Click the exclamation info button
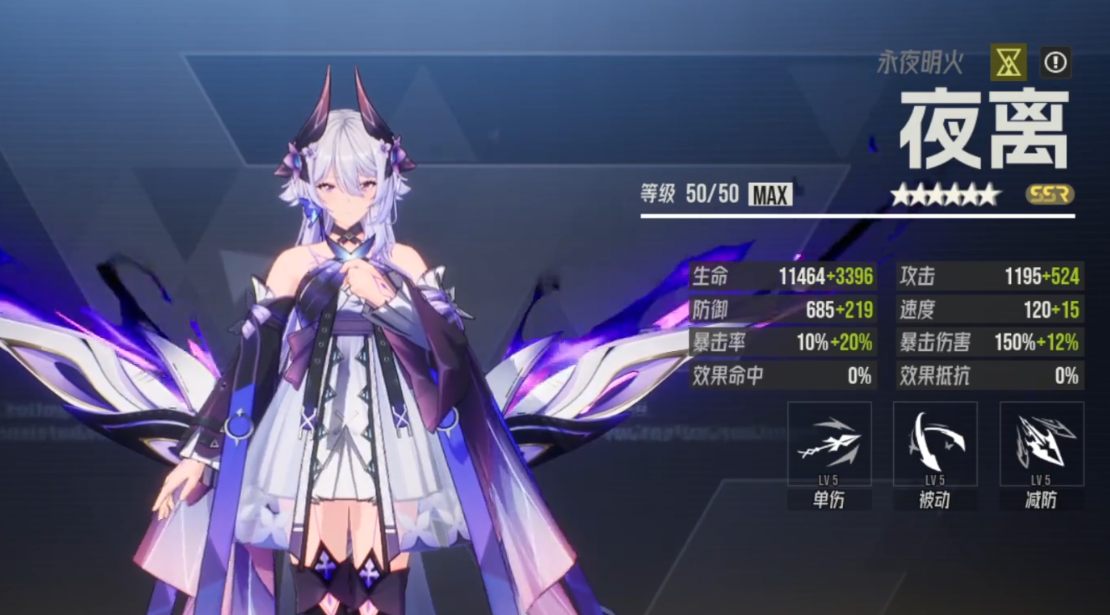 coord(1055,63)
